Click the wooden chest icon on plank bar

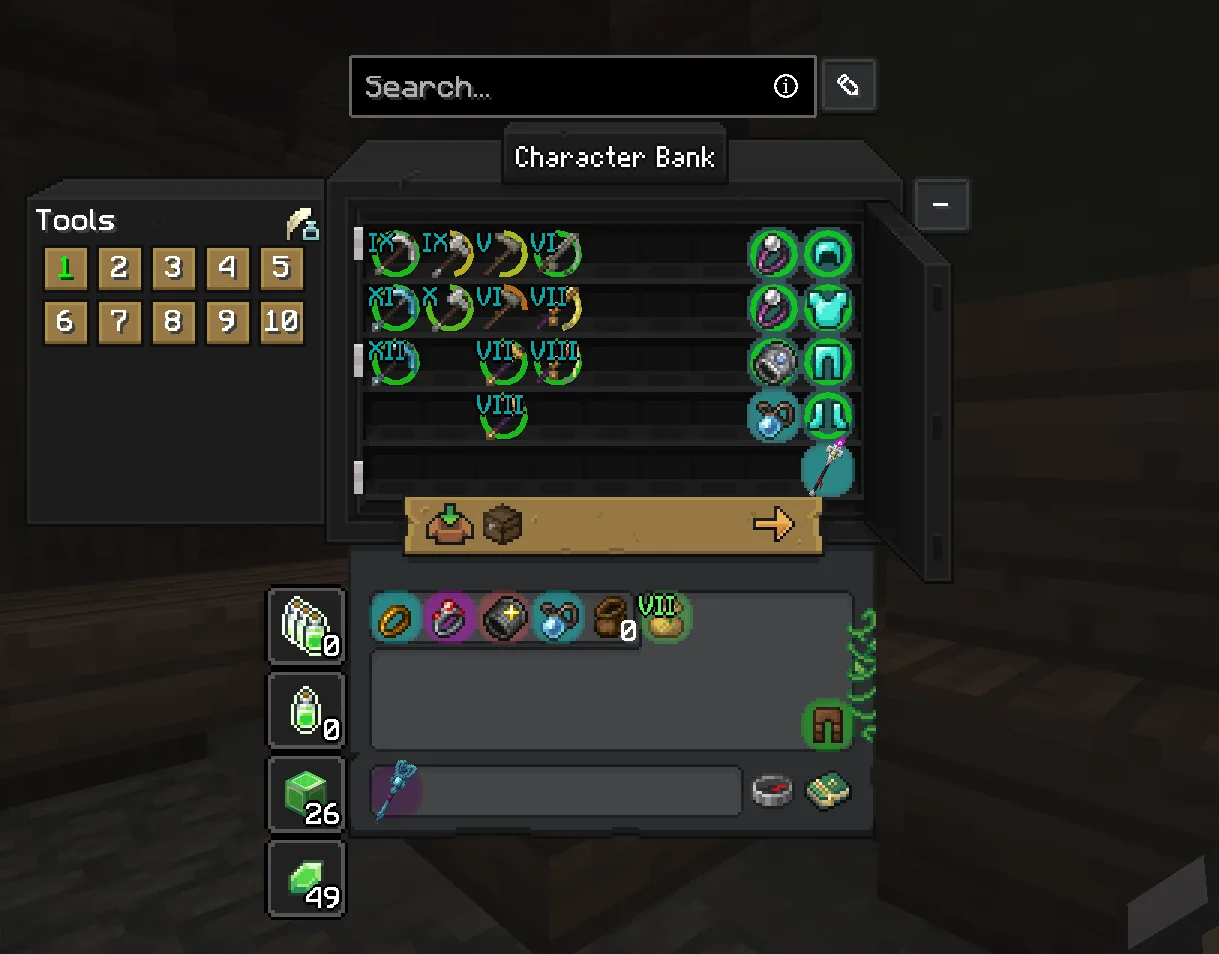pyautogui.click(x=502, y=524)
